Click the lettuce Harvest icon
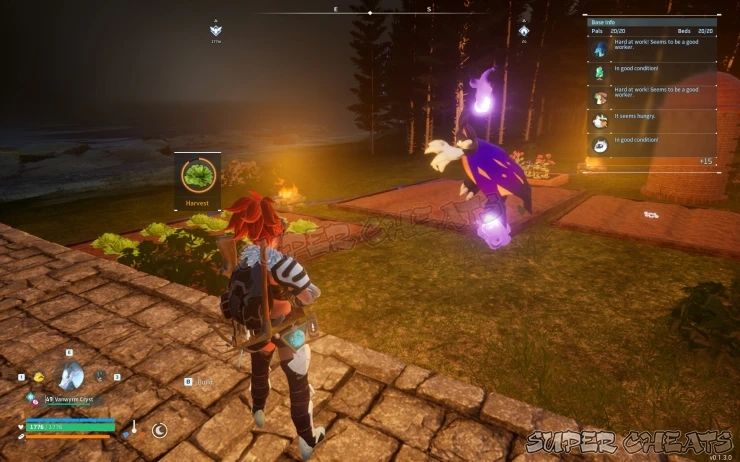The width and height of the screenshot is (740, 462). click(x=198, y=174)
